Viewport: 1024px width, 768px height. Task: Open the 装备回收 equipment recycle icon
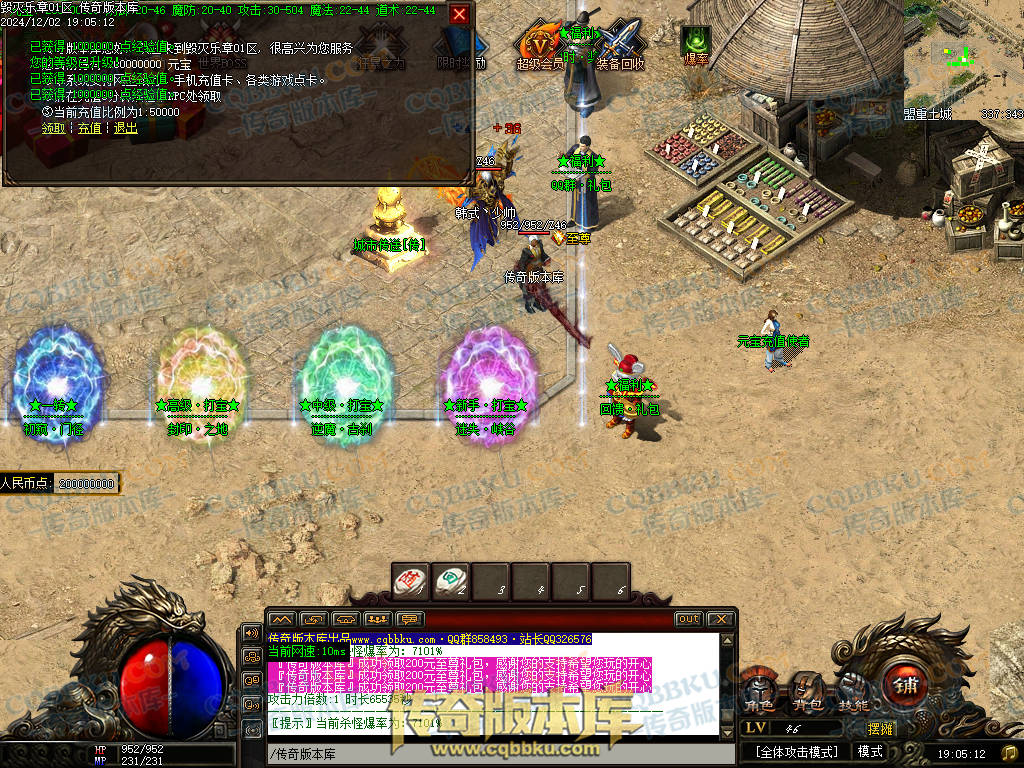[x=620, y=46]
